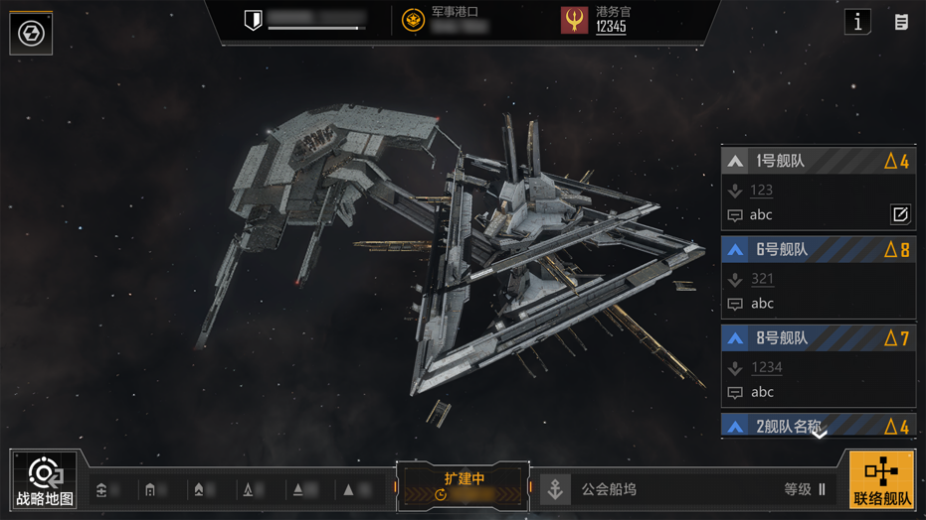The height and width of the screenshot is (520, 926).
Task: Open the strategic map (战略地图)
Action: click(x=44, y=480)
